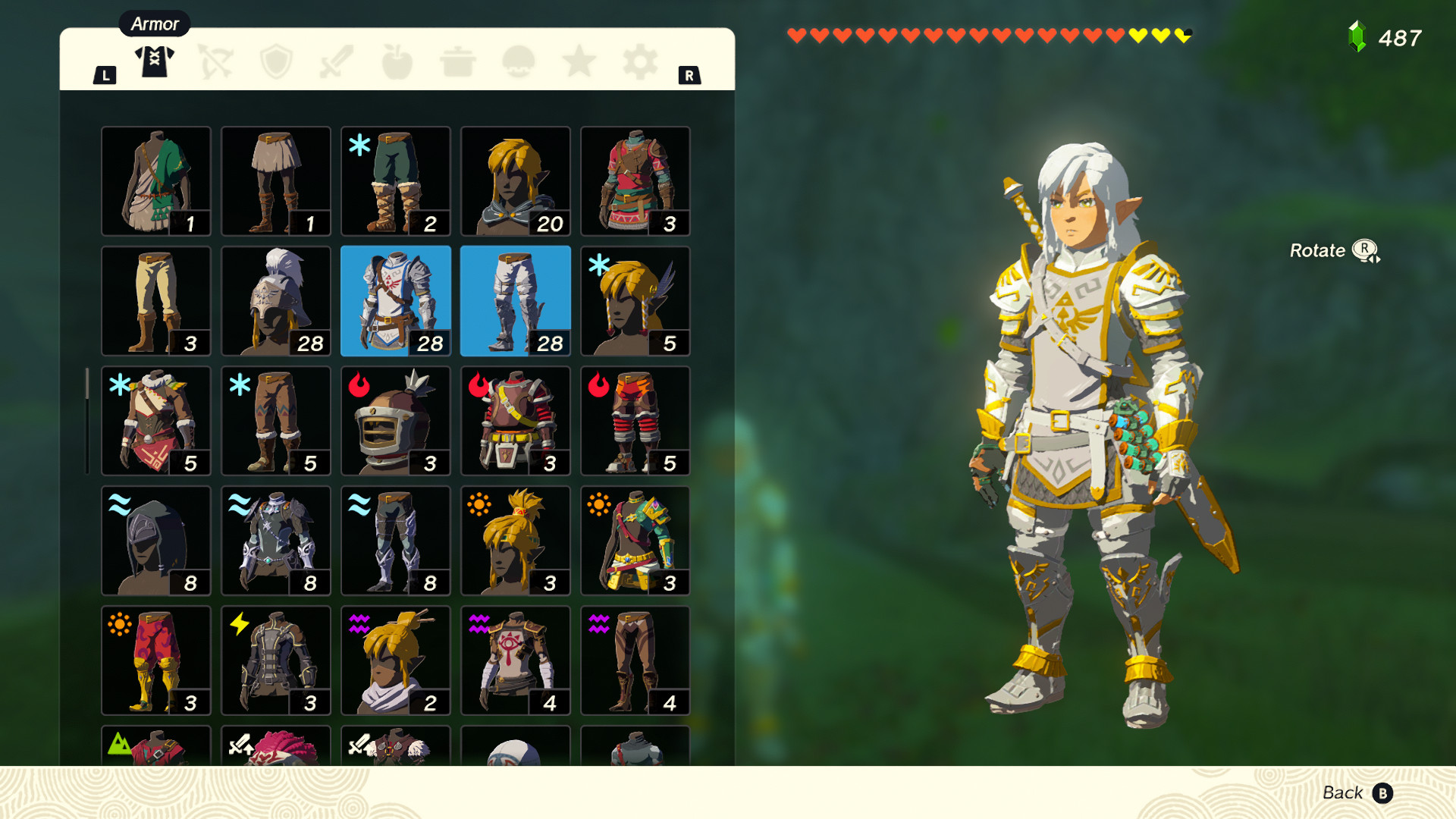
Task: Select the sun-marked desert voe spaulder
Action: [x=635, y=540]
